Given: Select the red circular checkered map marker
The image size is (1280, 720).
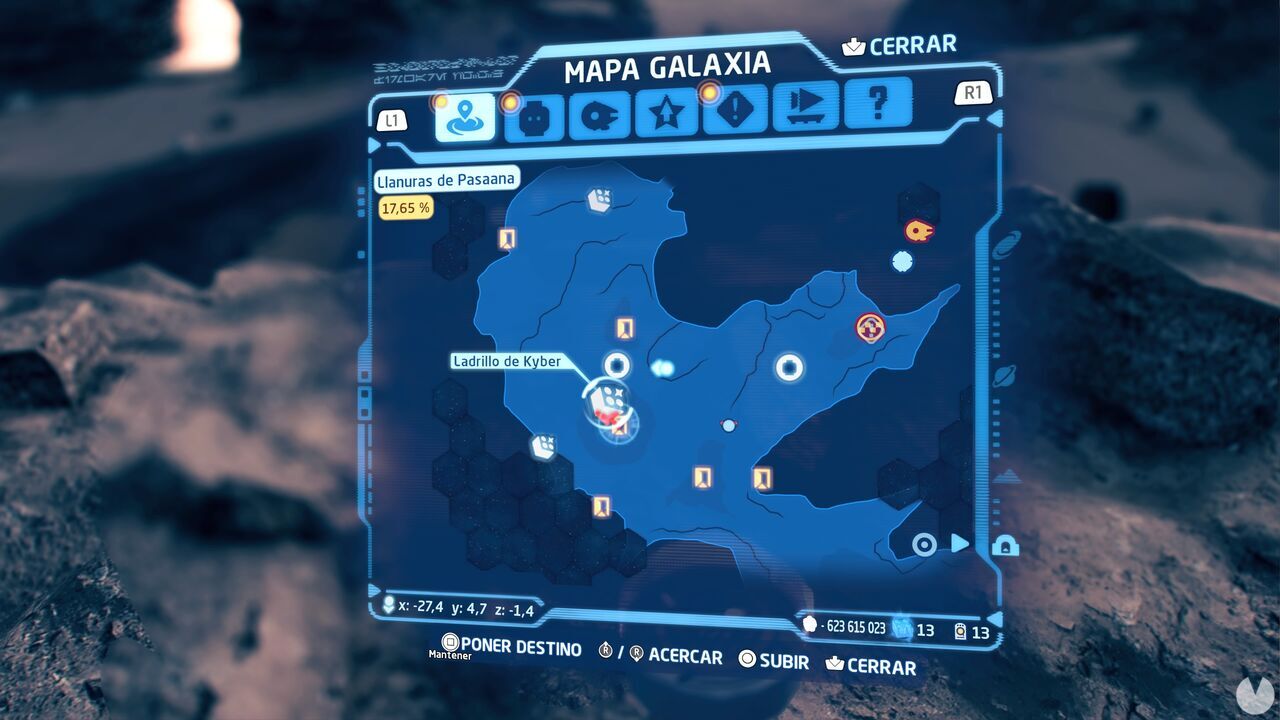Looking at the screenshot, I should (870, 327).
